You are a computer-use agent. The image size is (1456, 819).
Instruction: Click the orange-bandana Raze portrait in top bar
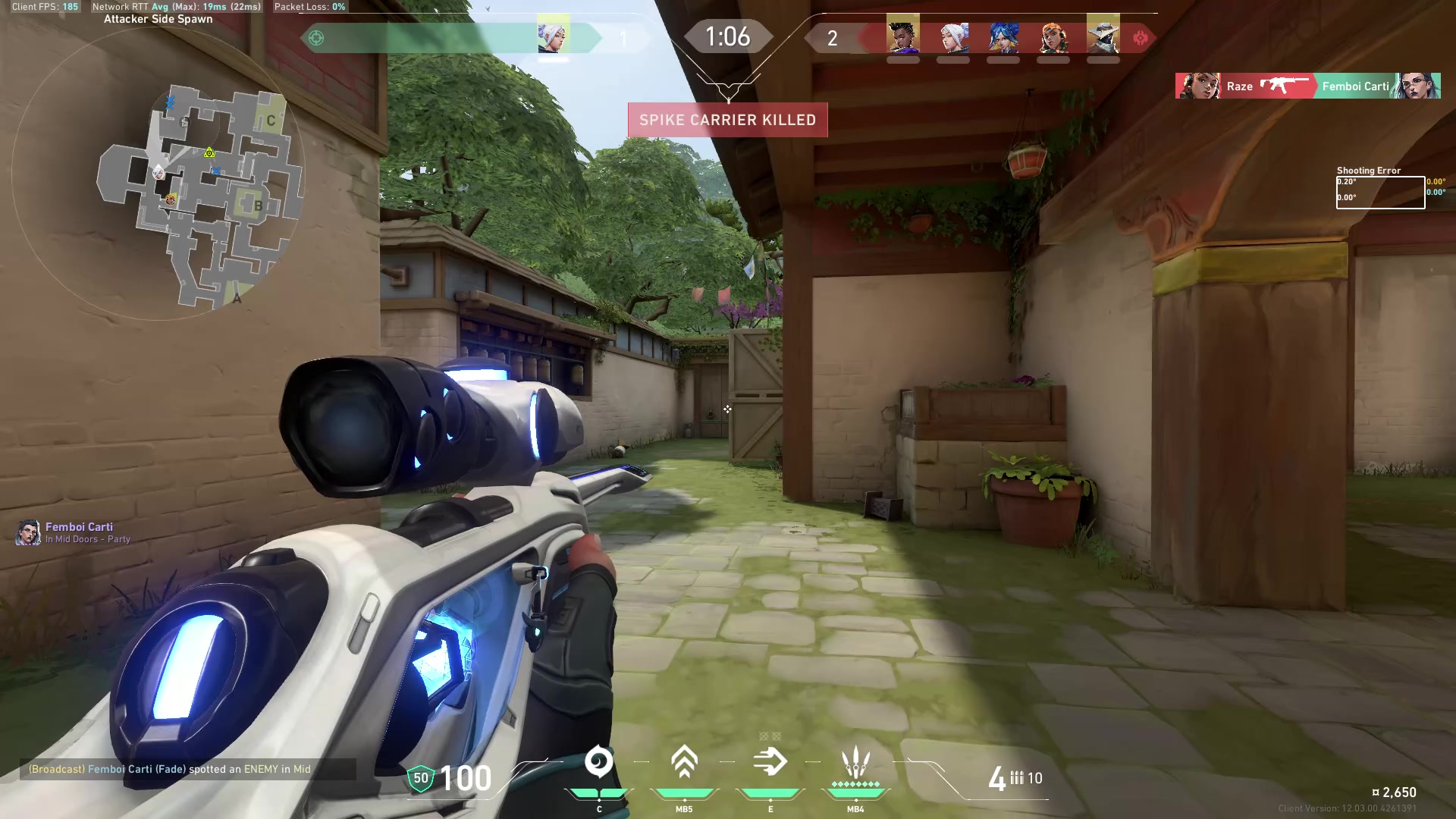click(1053, 35)
